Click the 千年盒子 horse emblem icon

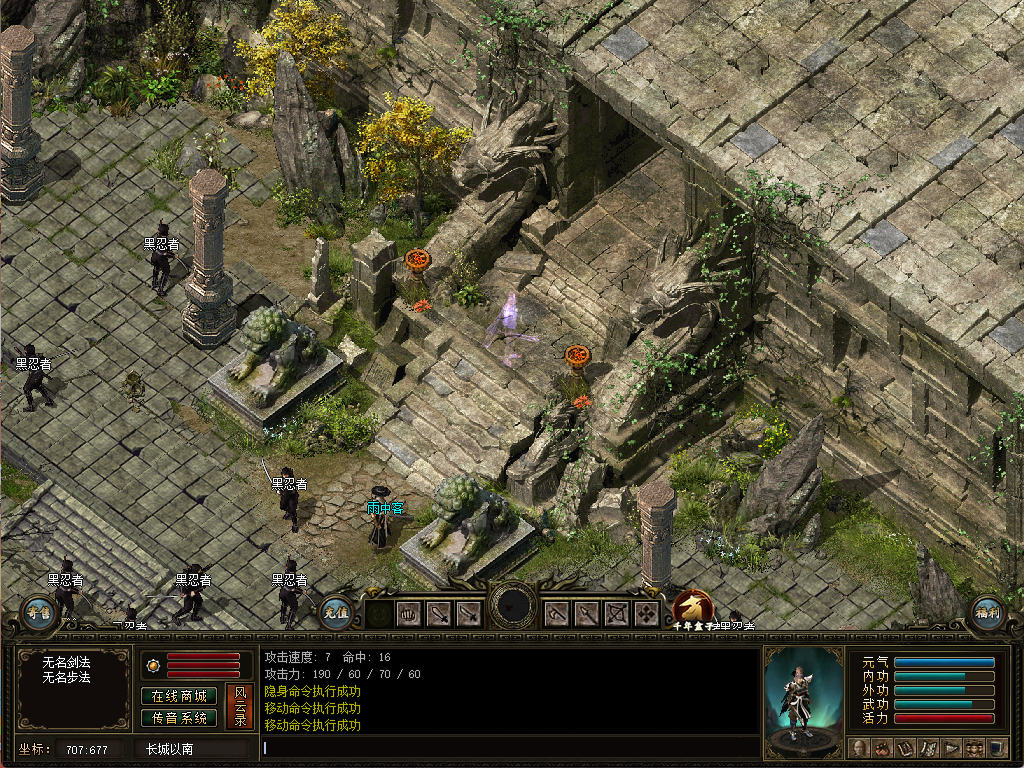[693, 608]
